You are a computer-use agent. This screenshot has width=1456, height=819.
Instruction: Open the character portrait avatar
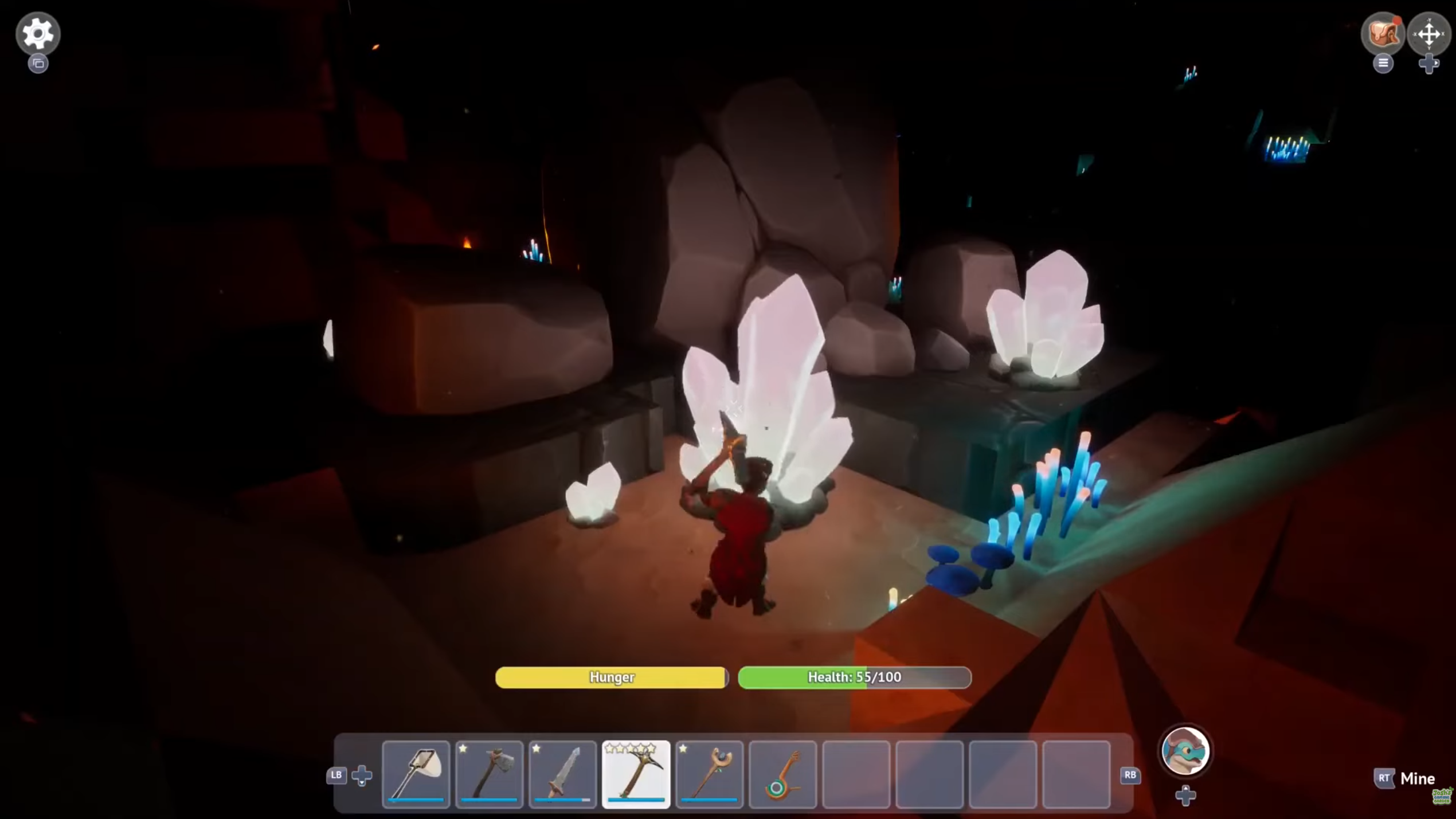1185,751
